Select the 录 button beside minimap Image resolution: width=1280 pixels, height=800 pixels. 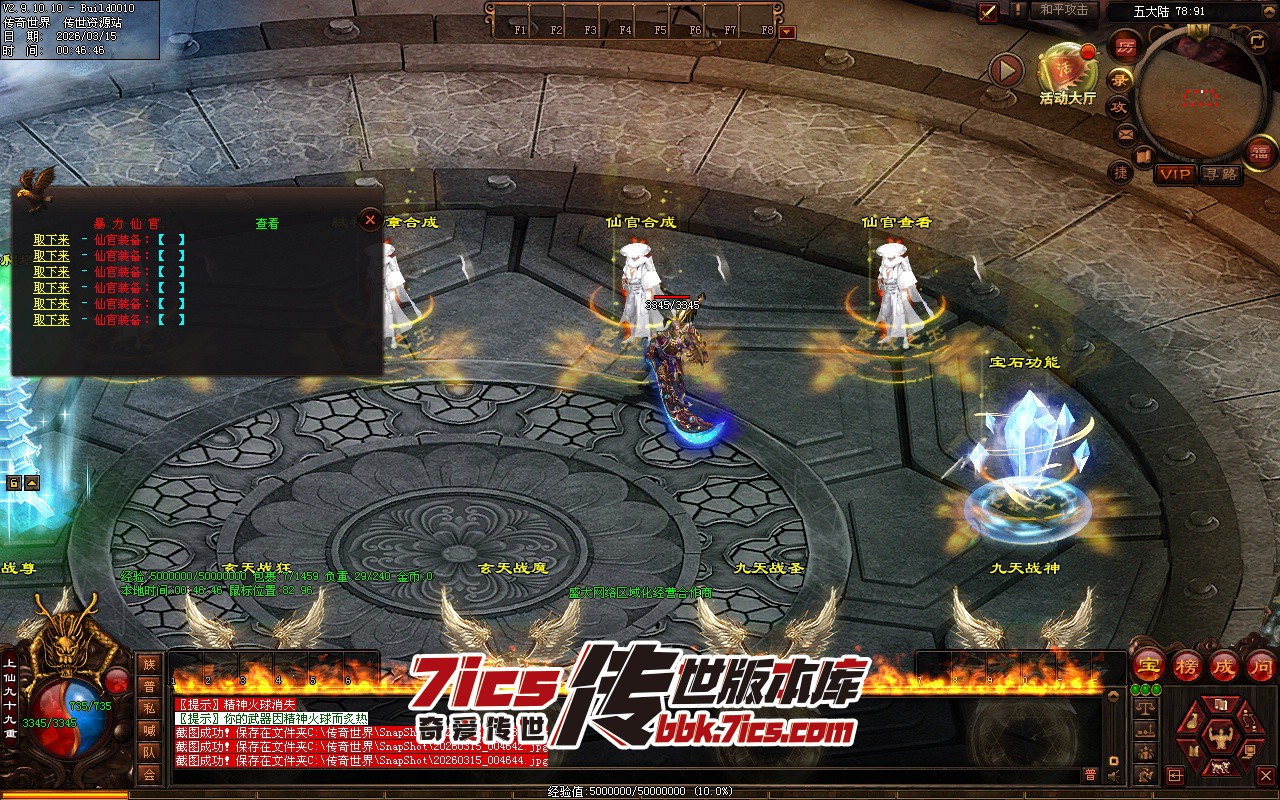1120,79
